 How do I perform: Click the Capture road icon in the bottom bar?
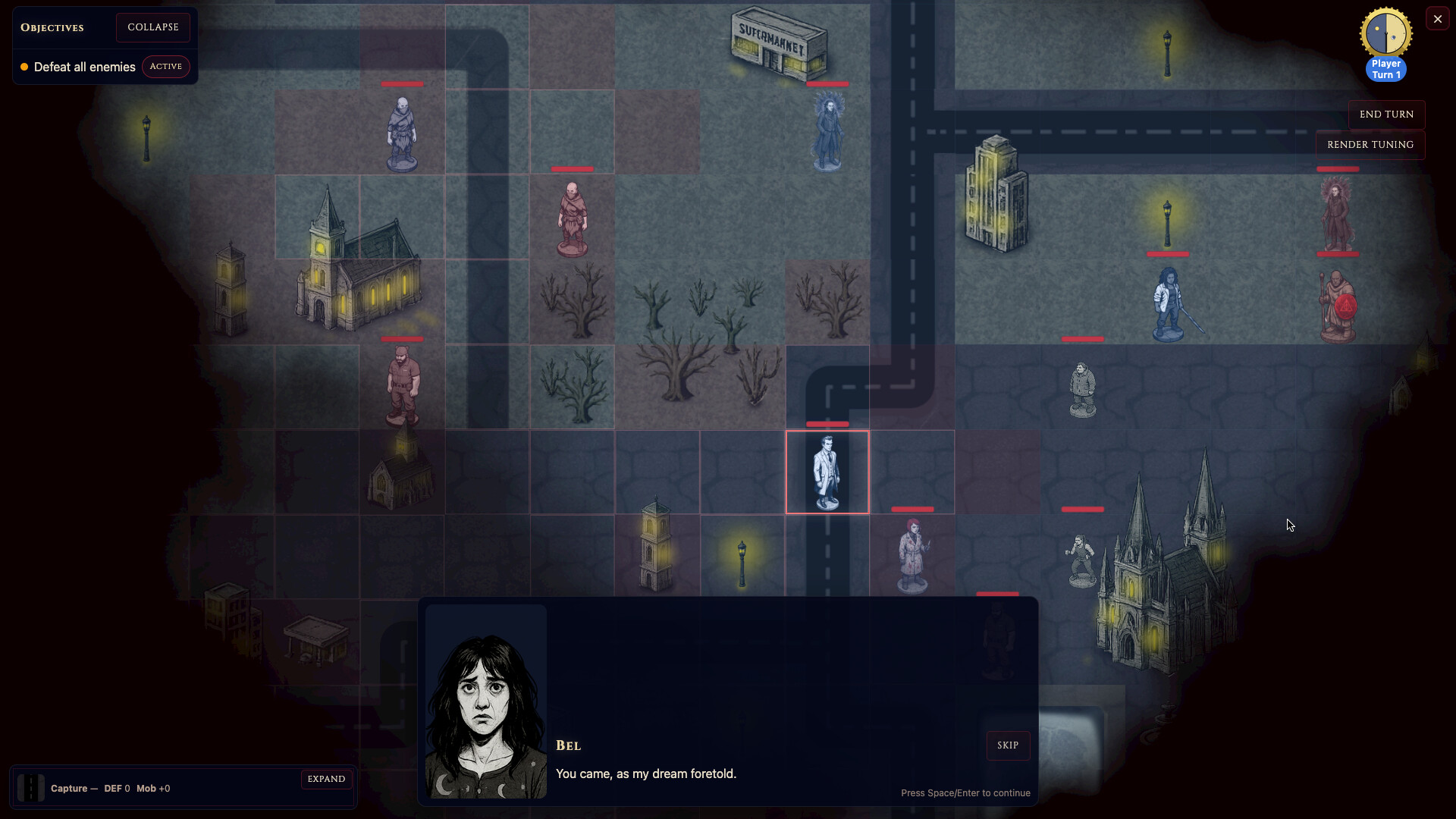[x=30, y=788]
